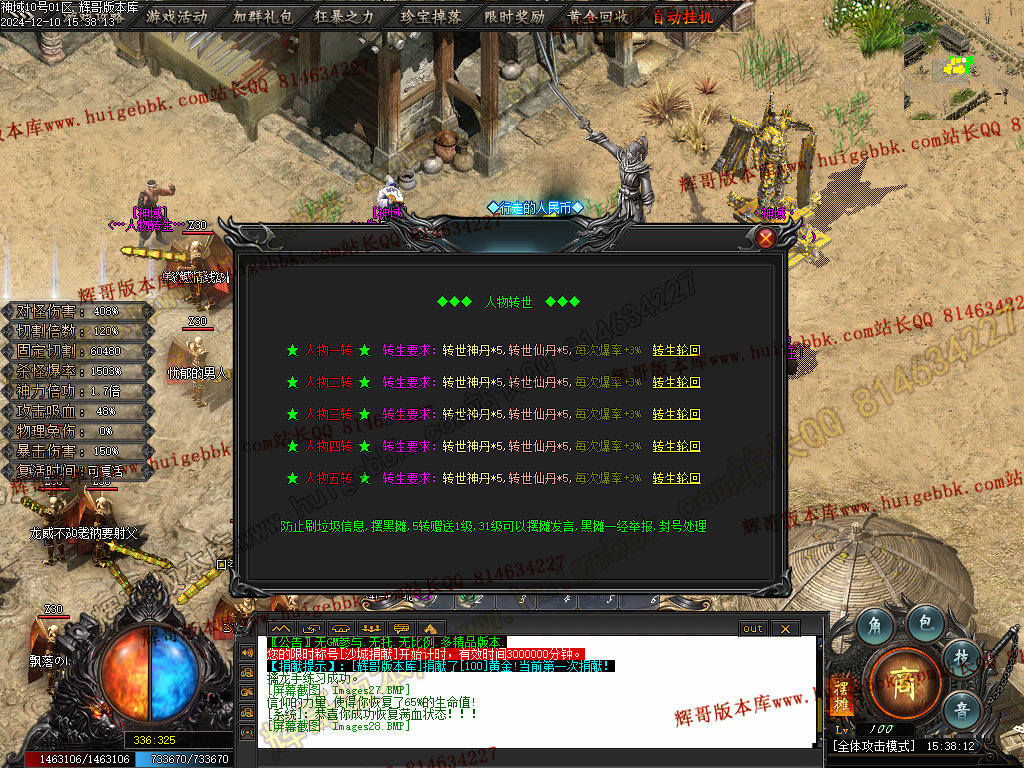Close the chat window with X button

click(785, 628)
